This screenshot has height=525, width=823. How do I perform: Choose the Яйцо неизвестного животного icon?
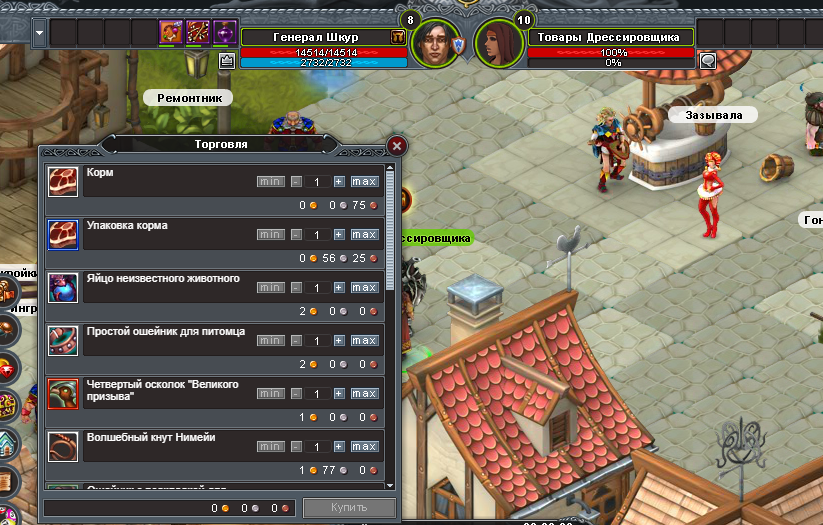point(63,287)
